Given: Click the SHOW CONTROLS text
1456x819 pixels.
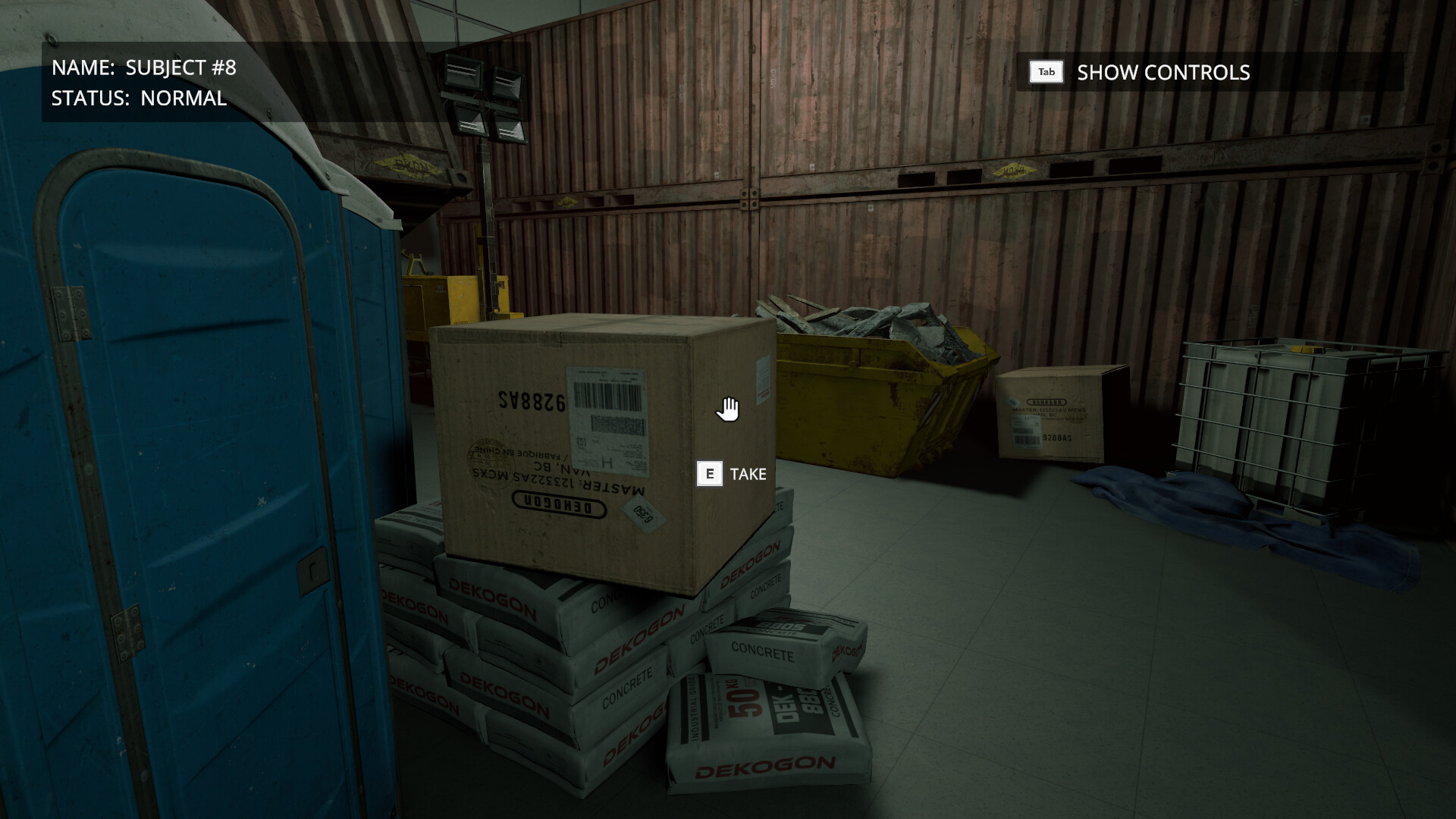Looking at the screenshot, I should (1163, 73).
